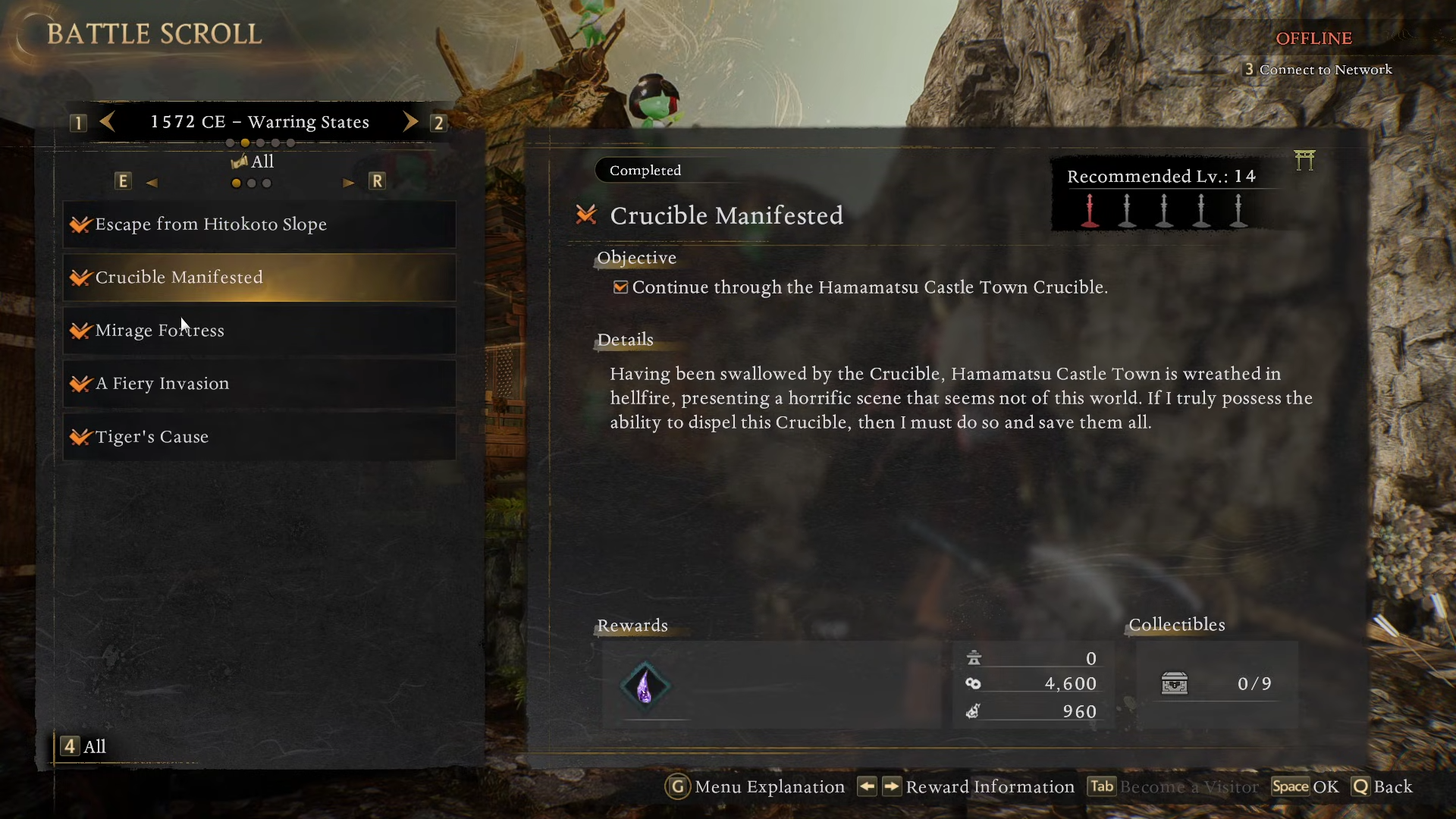1456x819 pixels.
Task: Go to the previous era with left arrow
Action: [108, 122]
